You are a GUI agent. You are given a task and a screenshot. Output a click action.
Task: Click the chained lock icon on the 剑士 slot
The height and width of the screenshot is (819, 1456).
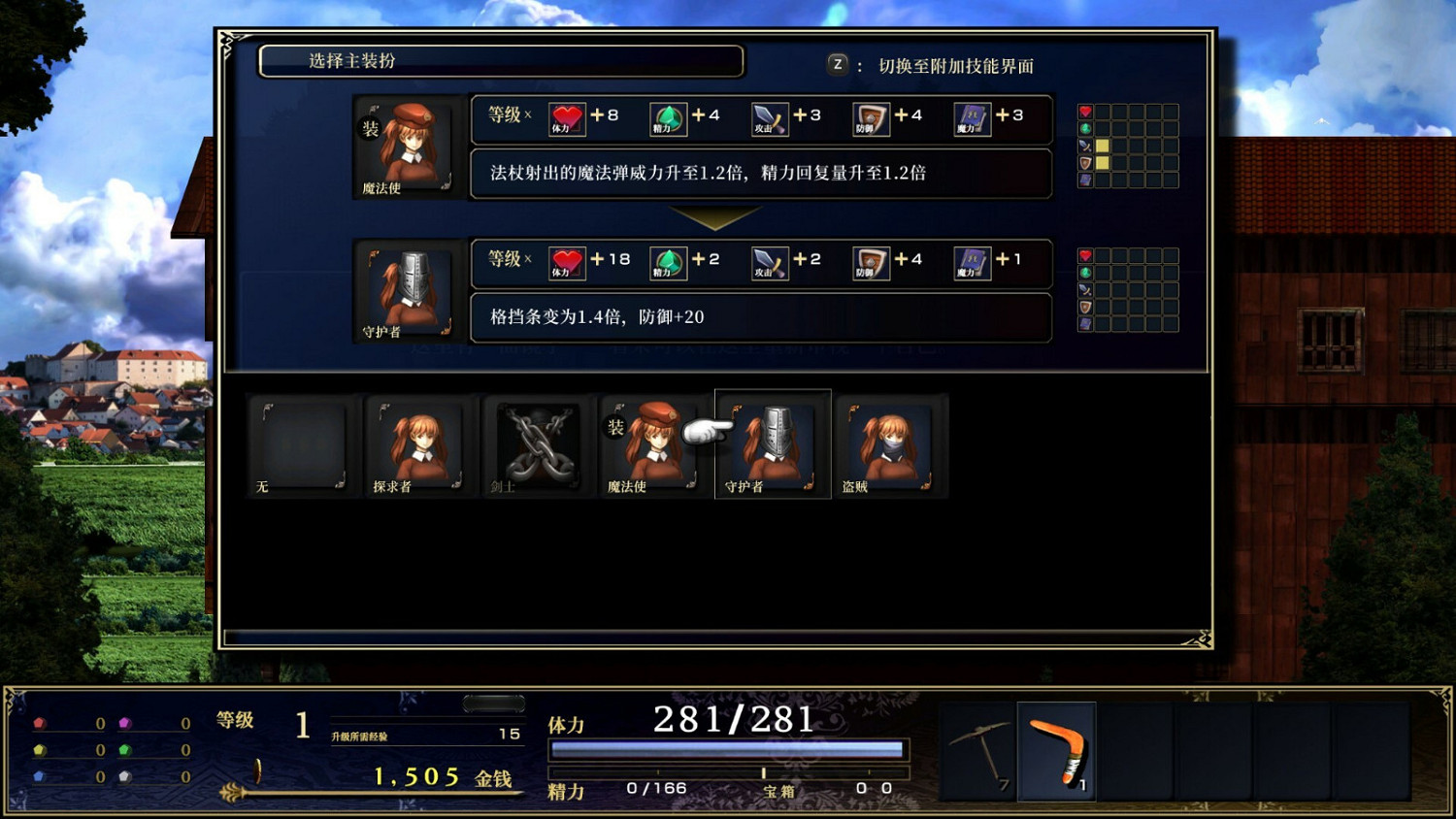pos(535,442)
